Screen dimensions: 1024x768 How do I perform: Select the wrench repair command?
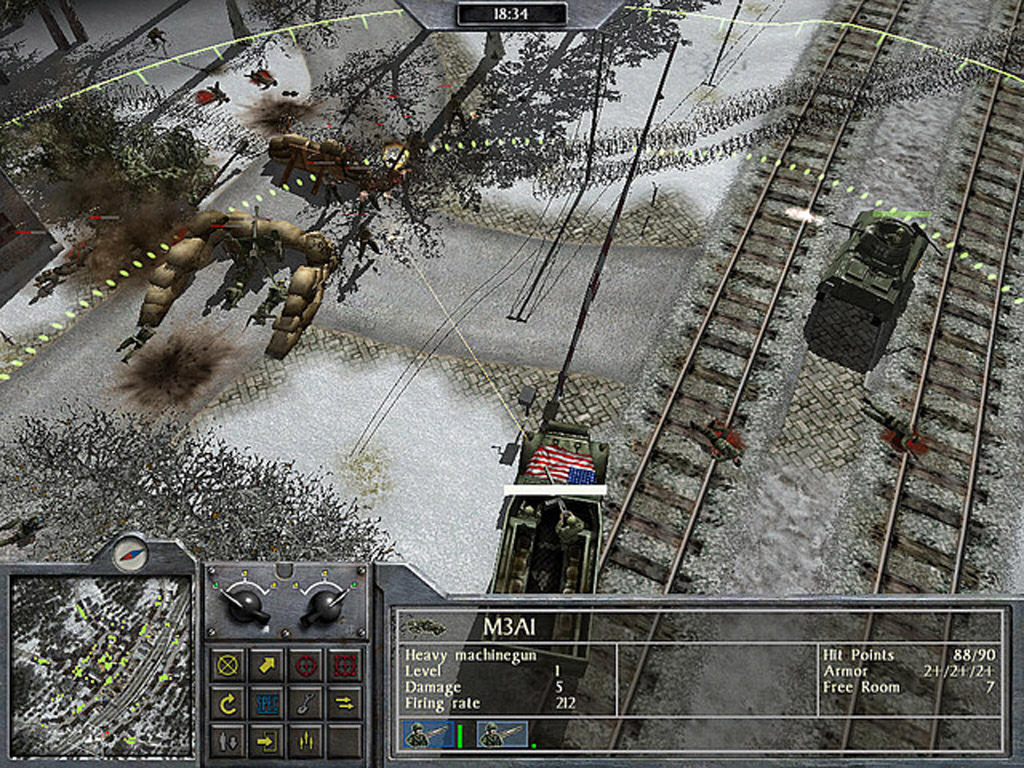point(305,703)
